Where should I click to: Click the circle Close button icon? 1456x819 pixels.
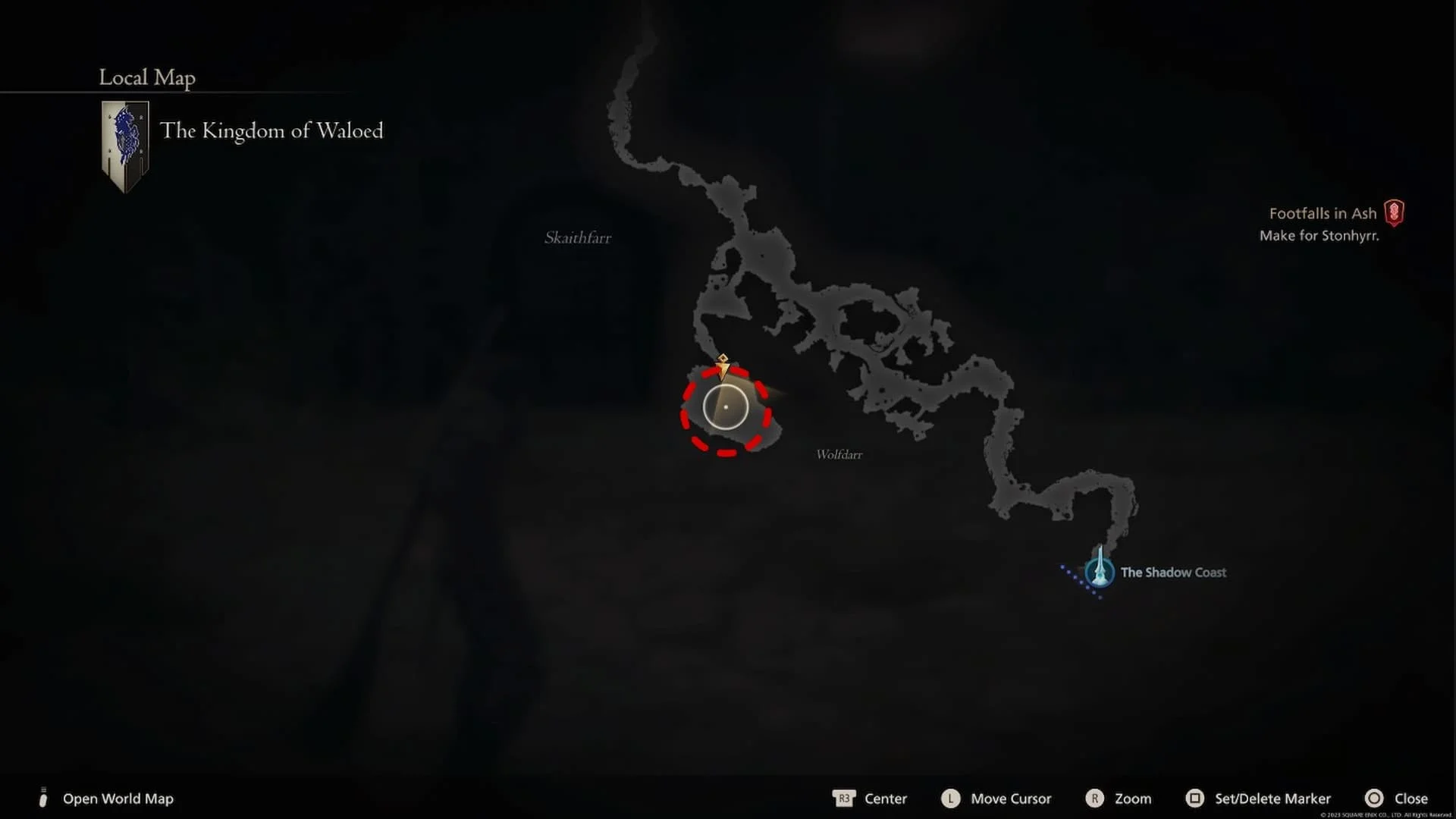click(1375, 799)
